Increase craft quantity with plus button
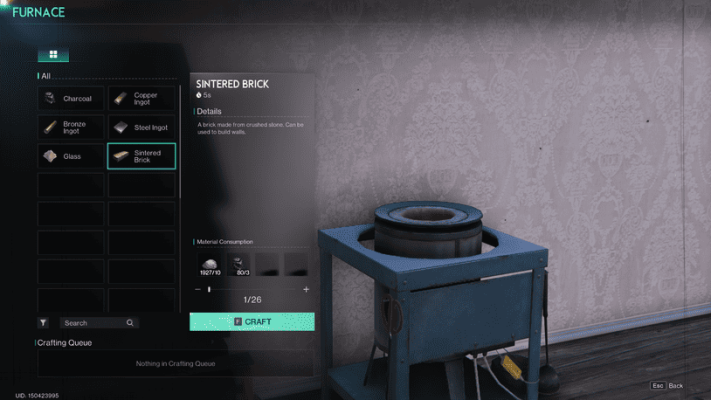The image size is (711, 400). click(x=306, y=289)
